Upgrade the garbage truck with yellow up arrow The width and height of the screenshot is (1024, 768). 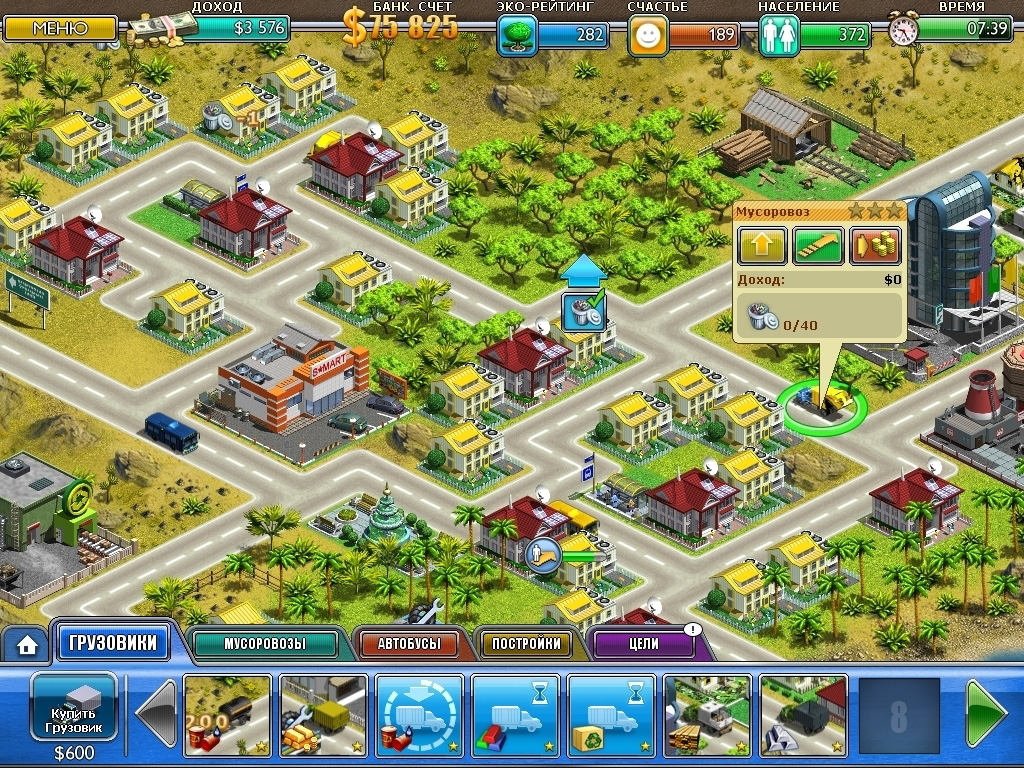(761, 246)
